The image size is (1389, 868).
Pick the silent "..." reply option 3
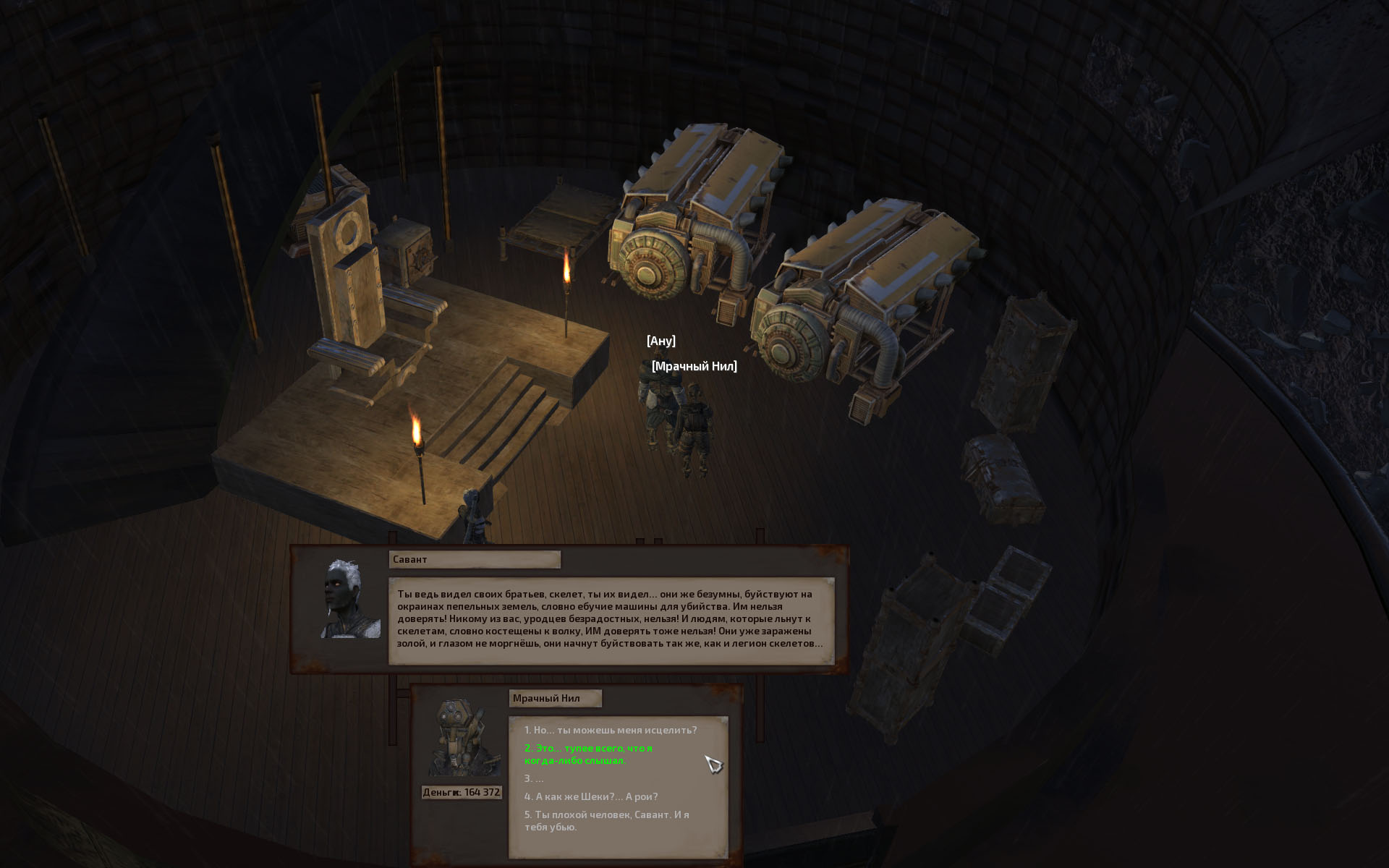pyautogui.click(x=534, y=778)
